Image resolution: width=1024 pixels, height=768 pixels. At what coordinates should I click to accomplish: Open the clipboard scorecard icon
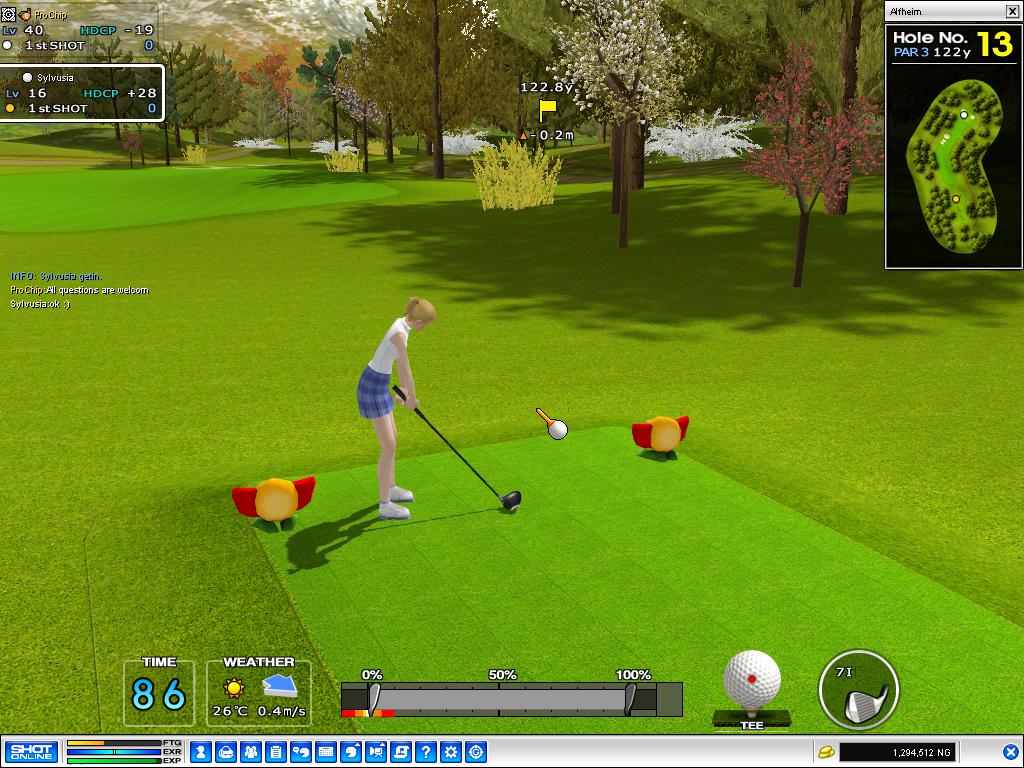276,752
